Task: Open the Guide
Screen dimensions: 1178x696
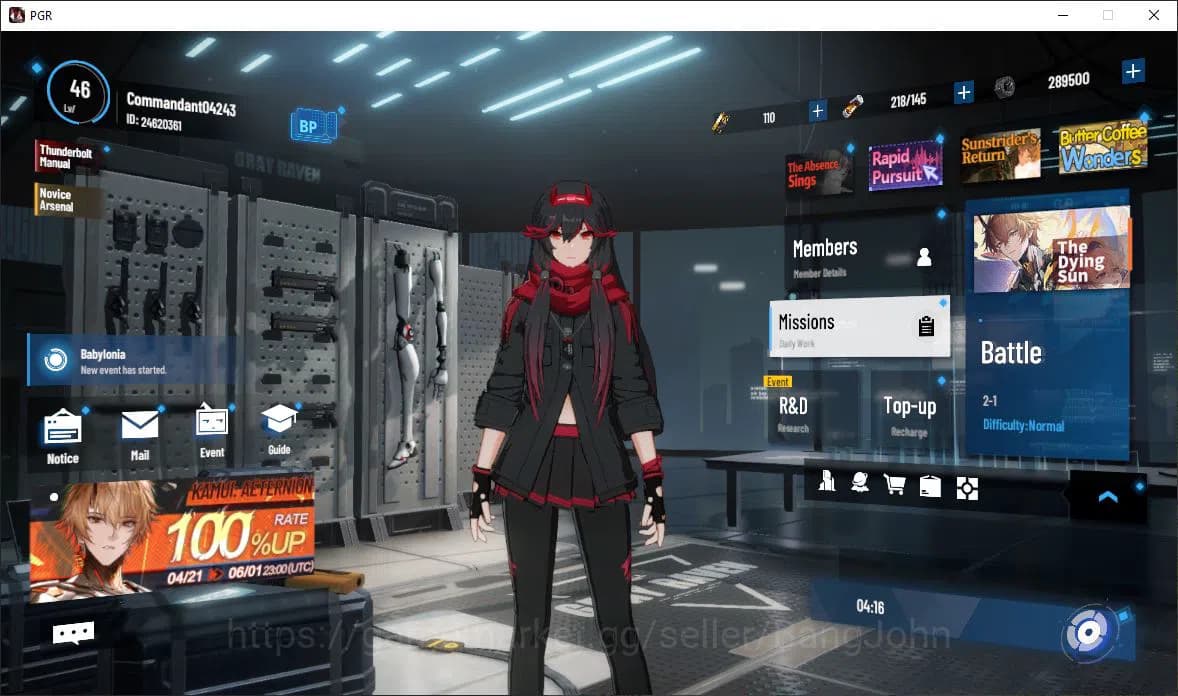Action: (x=279, y=428)
